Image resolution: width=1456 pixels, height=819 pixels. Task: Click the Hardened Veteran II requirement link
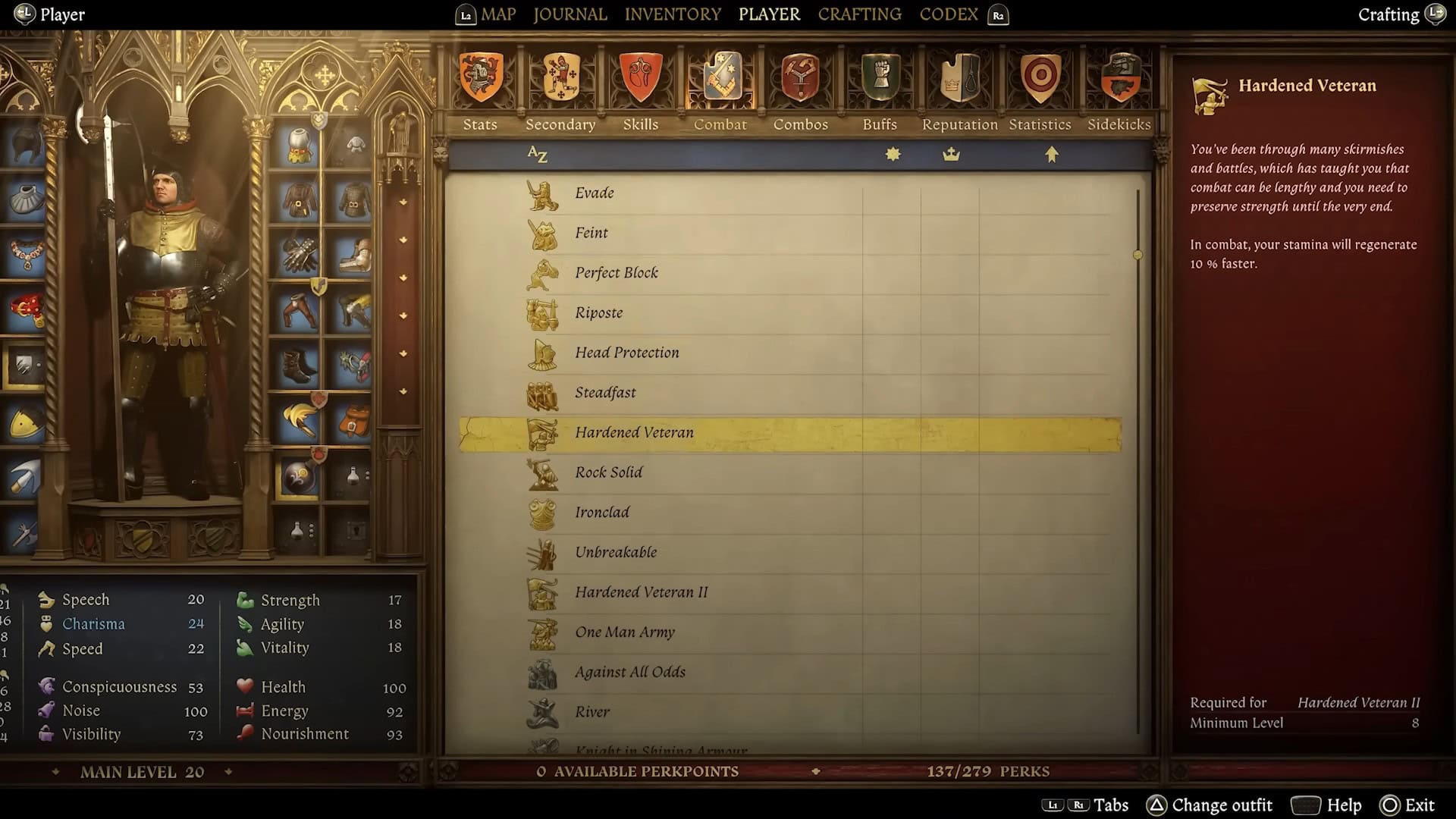point(1358,702)
